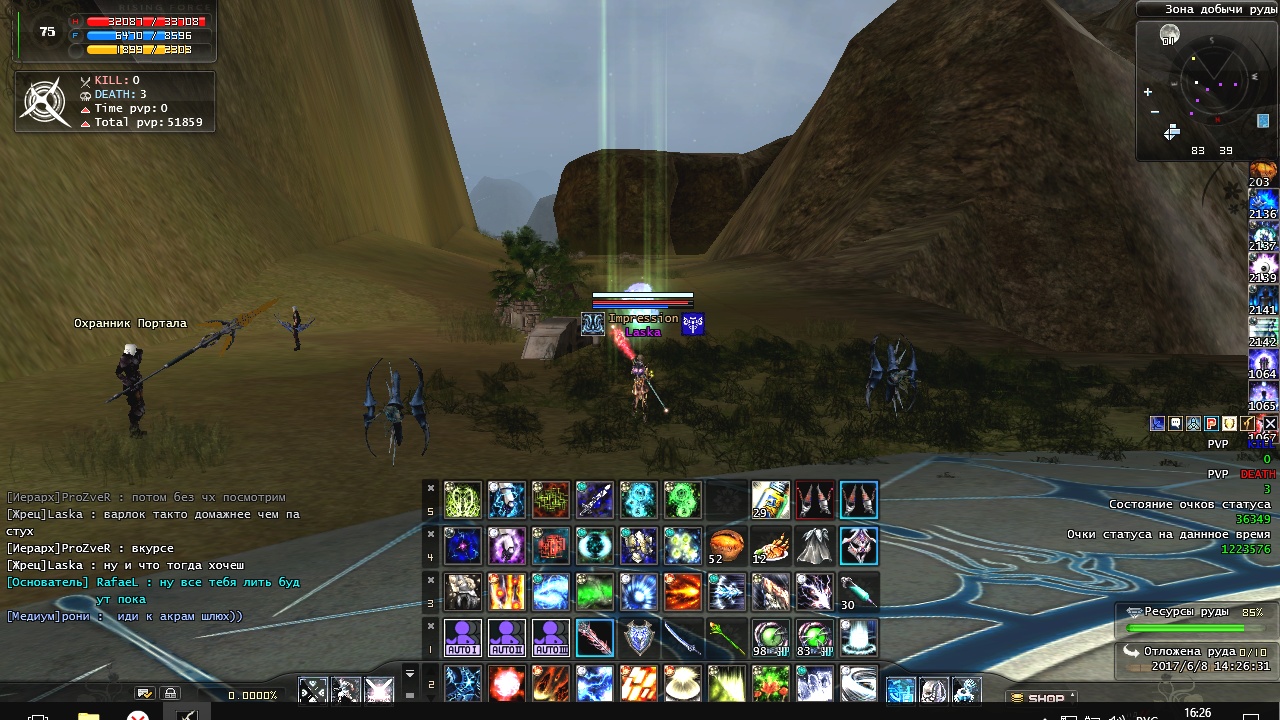The width and height of the screenshot is (1280, 720).
Task: Activate the AUTO I macro slot
Action: 463,637
